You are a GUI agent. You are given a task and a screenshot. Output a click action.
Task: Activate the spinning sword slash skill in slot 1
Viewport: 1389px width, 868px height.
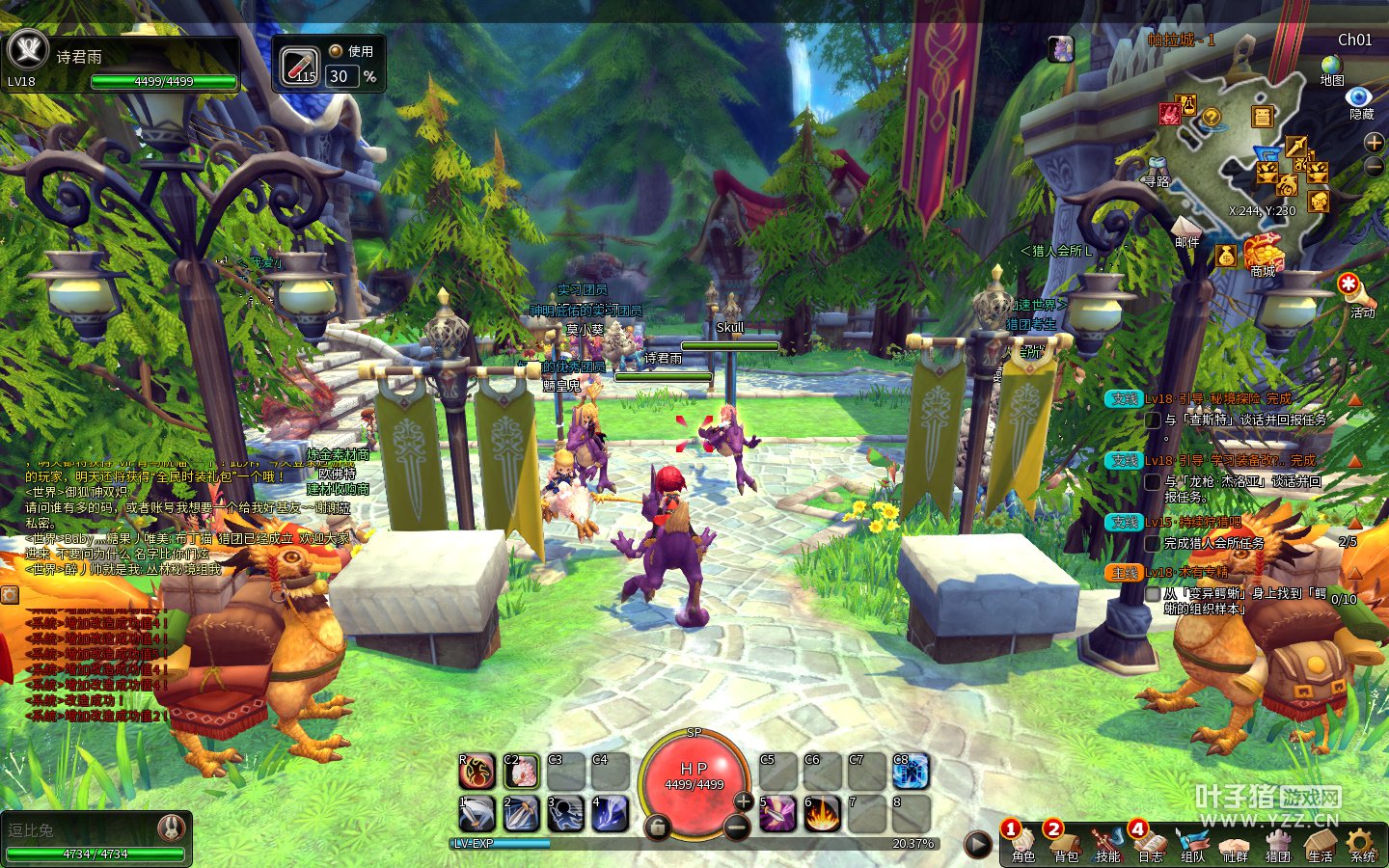click(x=477, y=814)
